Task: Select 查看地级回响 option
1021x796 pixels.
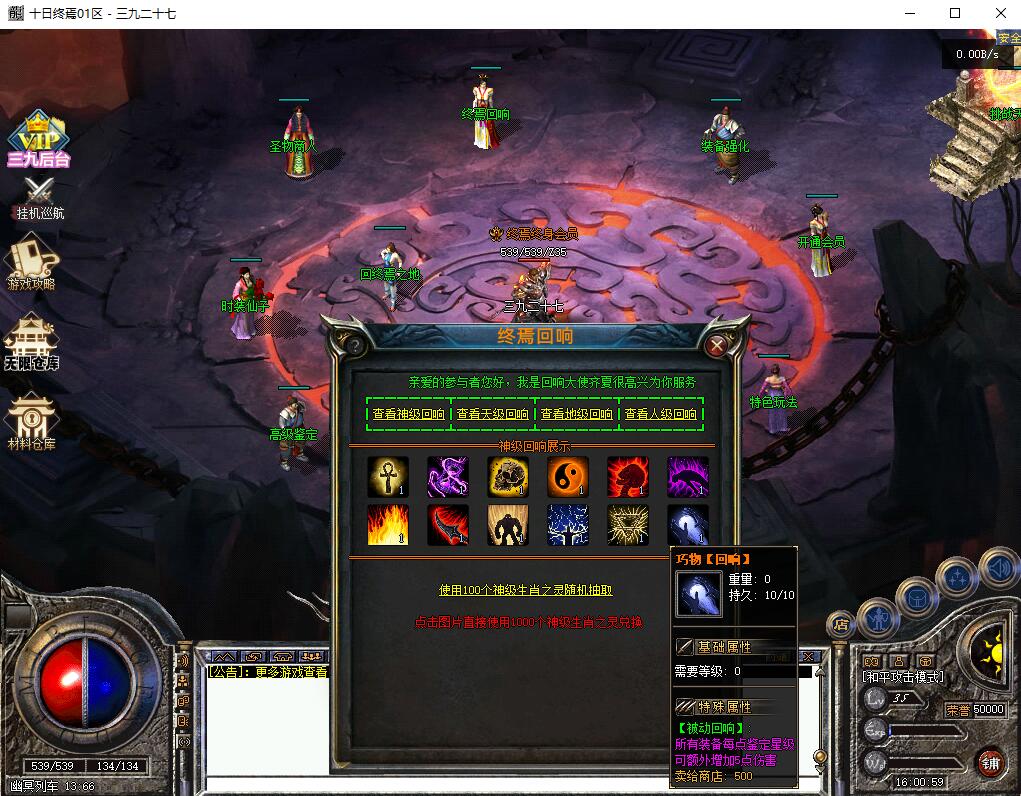Action: pos(576,414)
